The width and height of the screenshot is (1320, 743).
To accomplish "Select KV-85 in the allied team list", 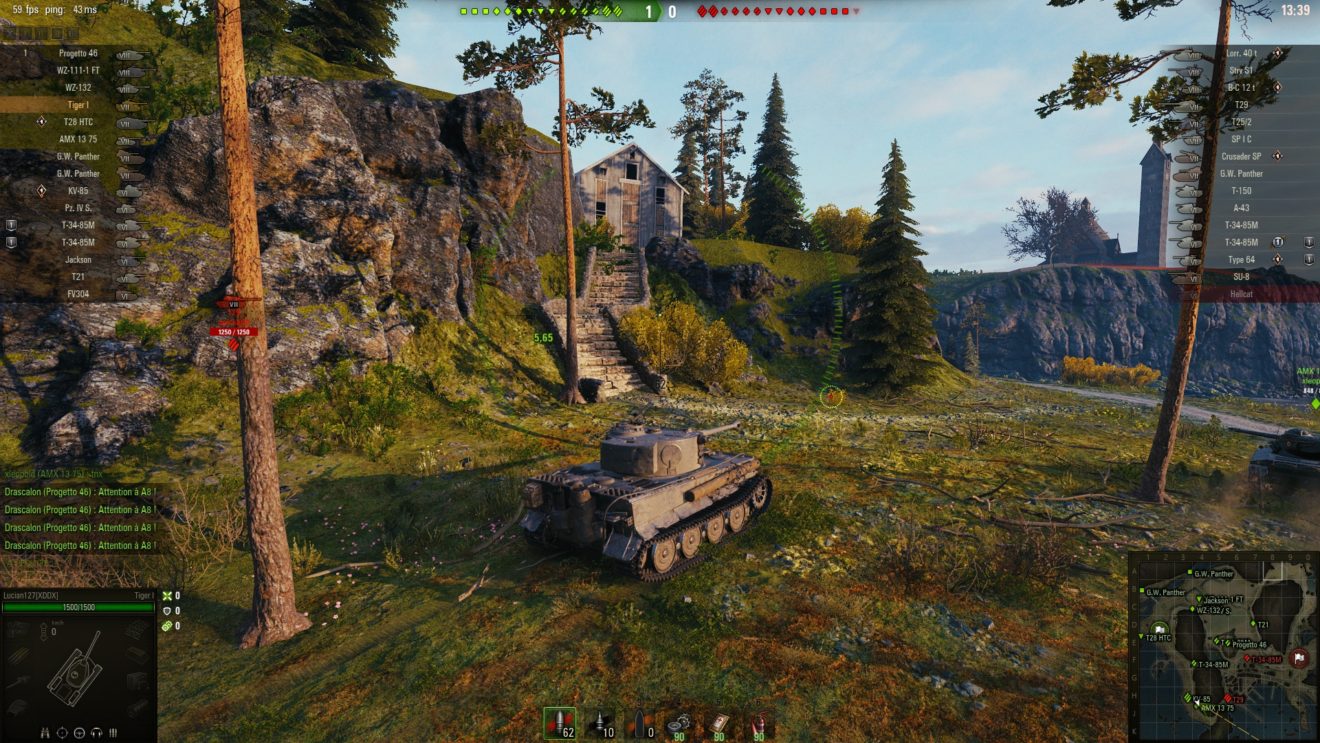I will [78, 190].
